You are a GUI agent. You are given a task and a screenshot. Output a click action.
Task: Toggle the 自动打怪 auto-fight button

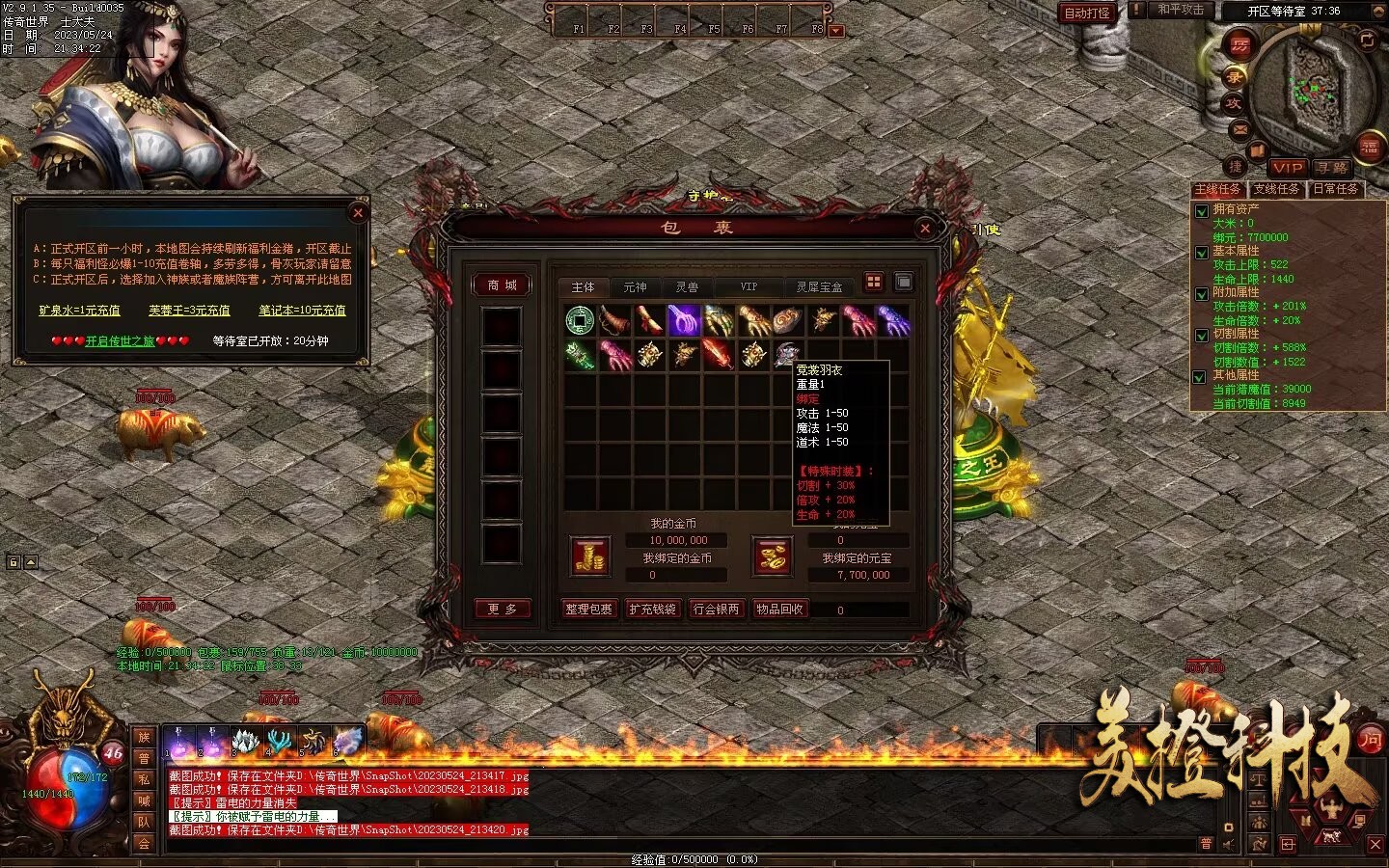[1086, 13]
